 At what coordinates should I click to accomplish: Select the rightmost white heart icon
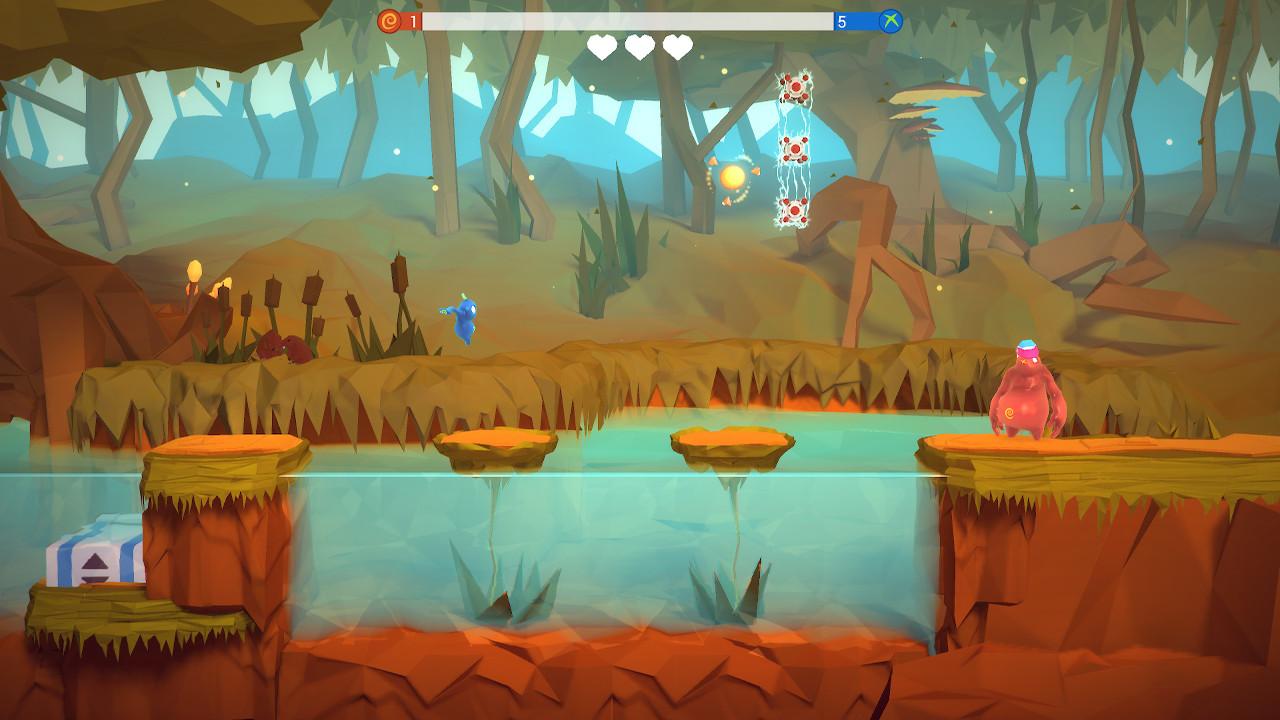[675, 46]
